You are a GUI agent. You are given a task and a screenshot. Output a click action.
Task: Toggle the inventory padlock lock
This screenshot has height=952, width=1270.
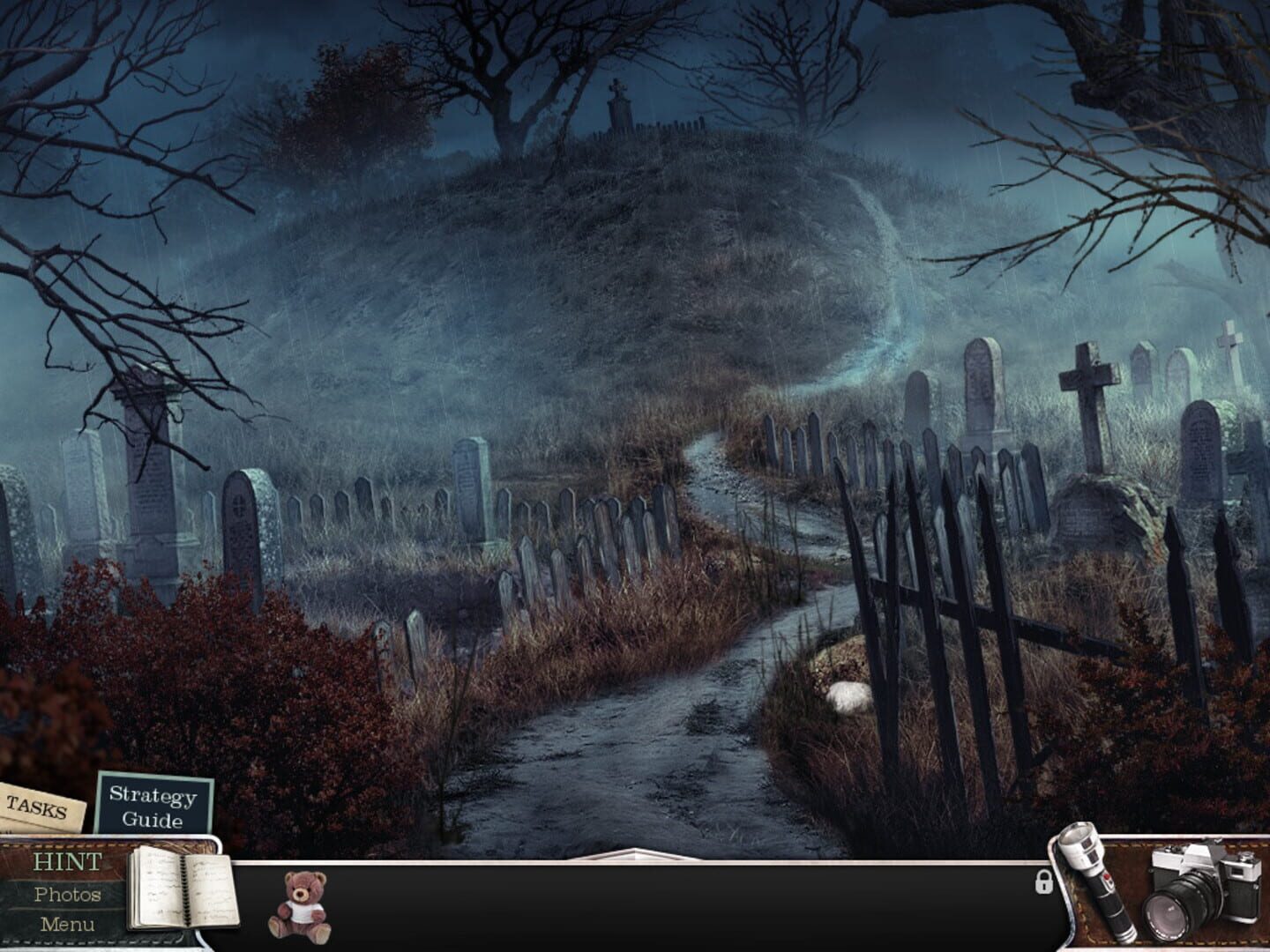click(1044, 882)
